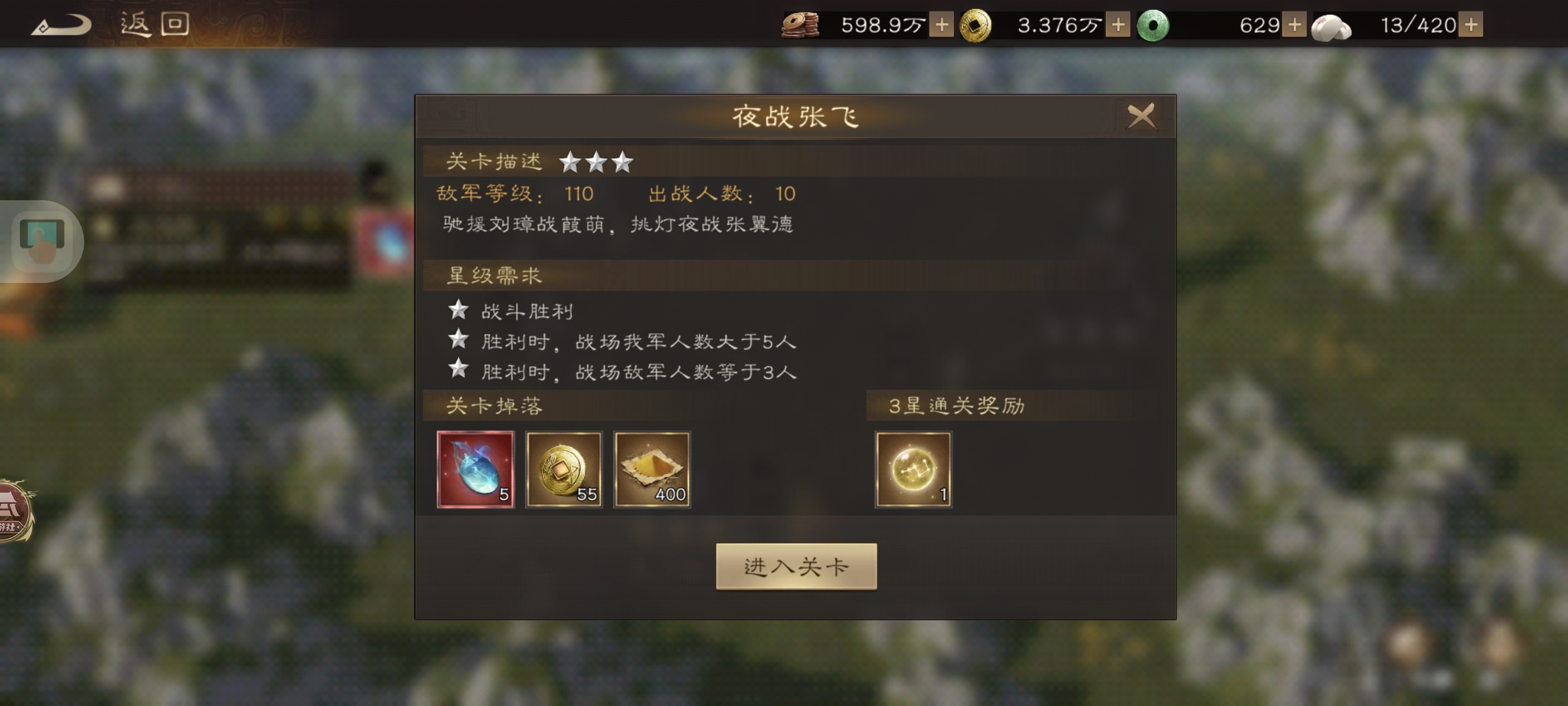Viewport: 1568px width, 706px height.
Task: View the gold coin drop item x55
Action: click(564, 469)
